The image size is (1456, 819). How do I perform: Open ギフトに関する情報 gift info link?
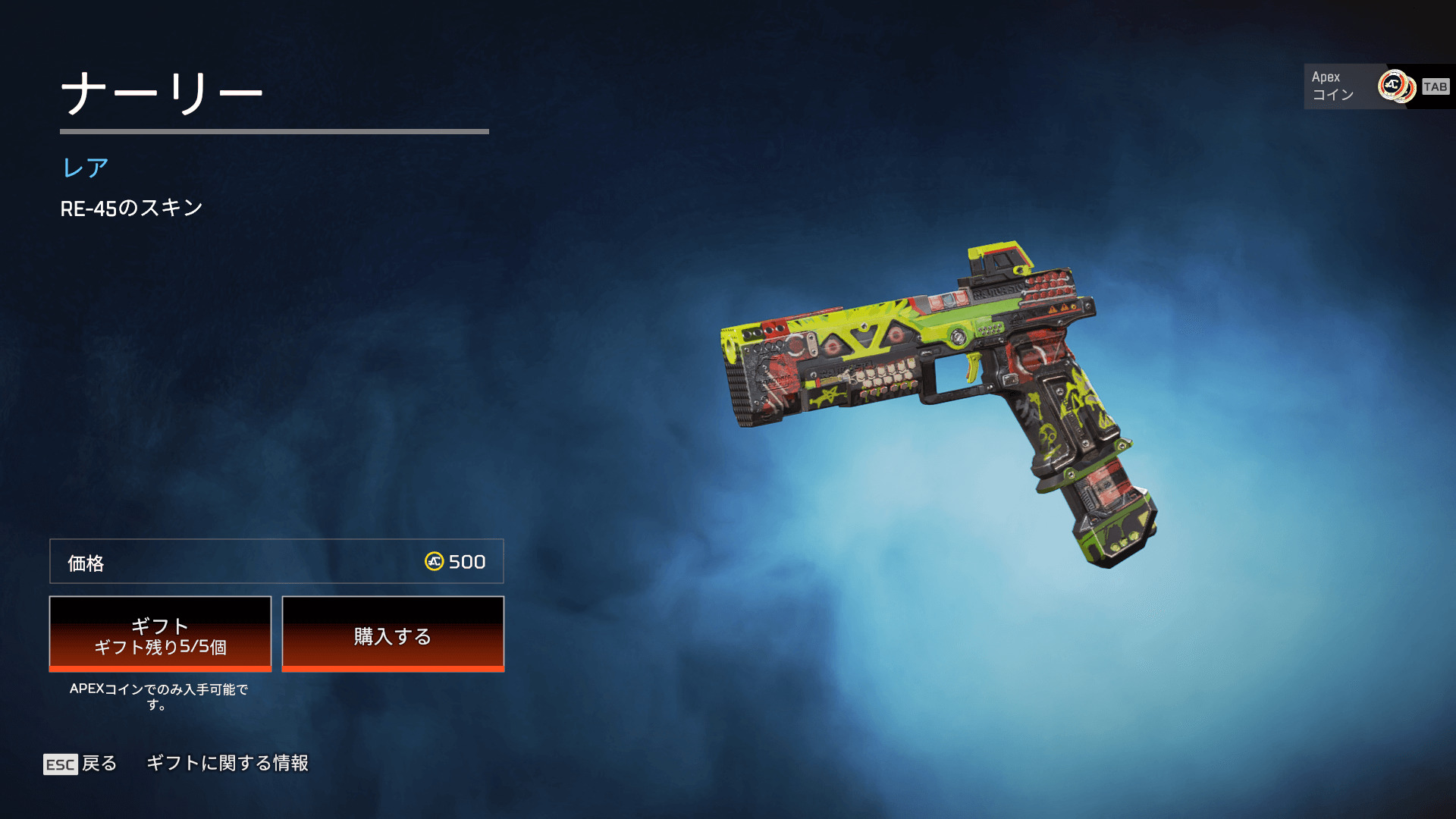[x=227, y=763]
